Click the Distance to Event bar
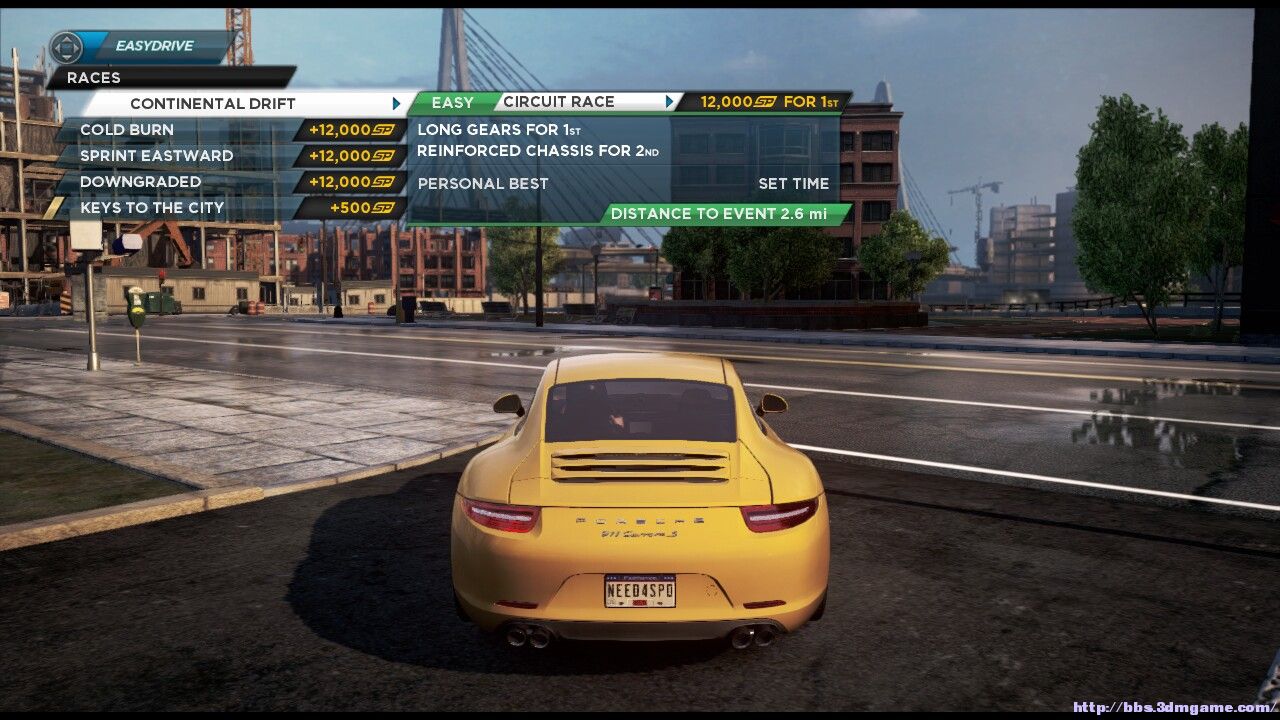The height and width of the screenshot is (720, 1280). pyautogui.click(x=726, y=214)
